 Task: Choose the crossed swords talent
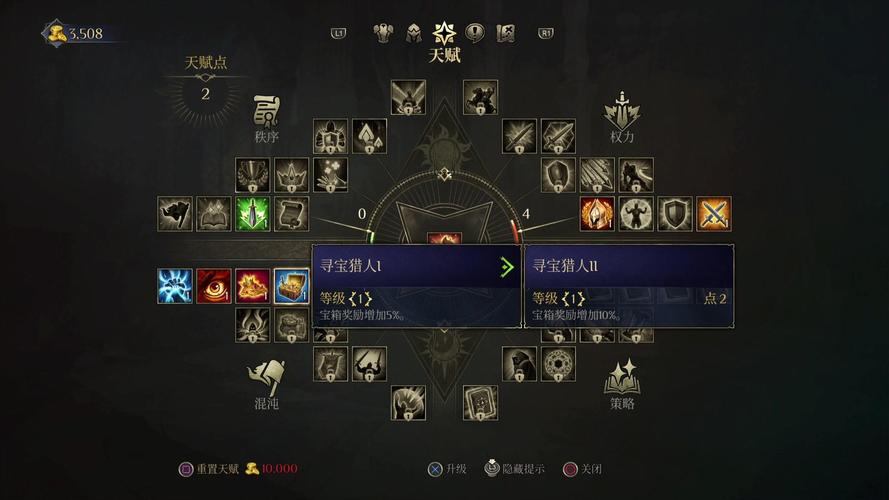coord(714,214)
